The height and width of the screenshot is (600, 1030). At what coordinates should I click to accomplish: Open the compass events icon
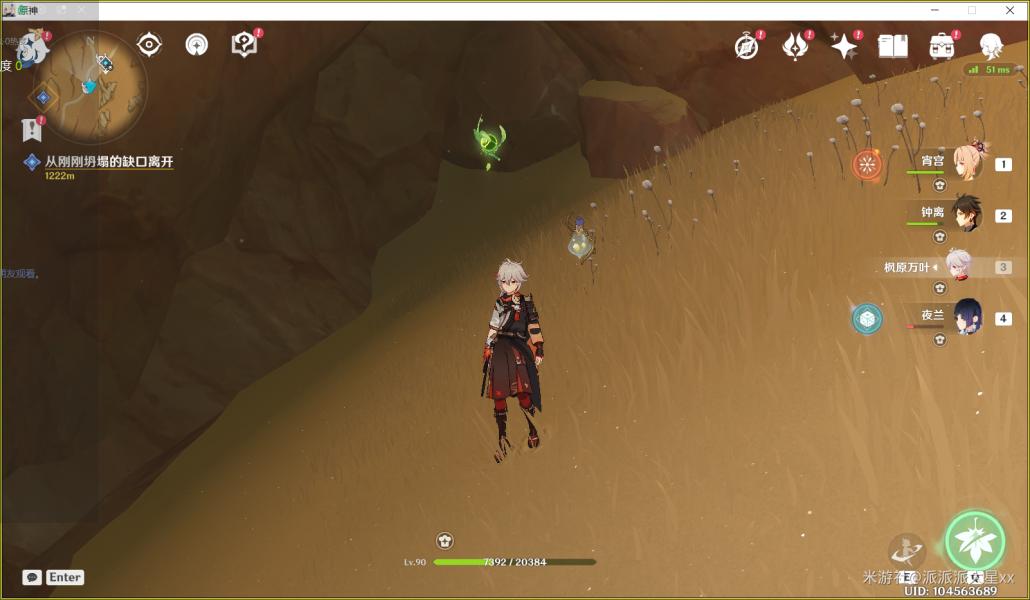pyautogui.click(x=747, y=46)
